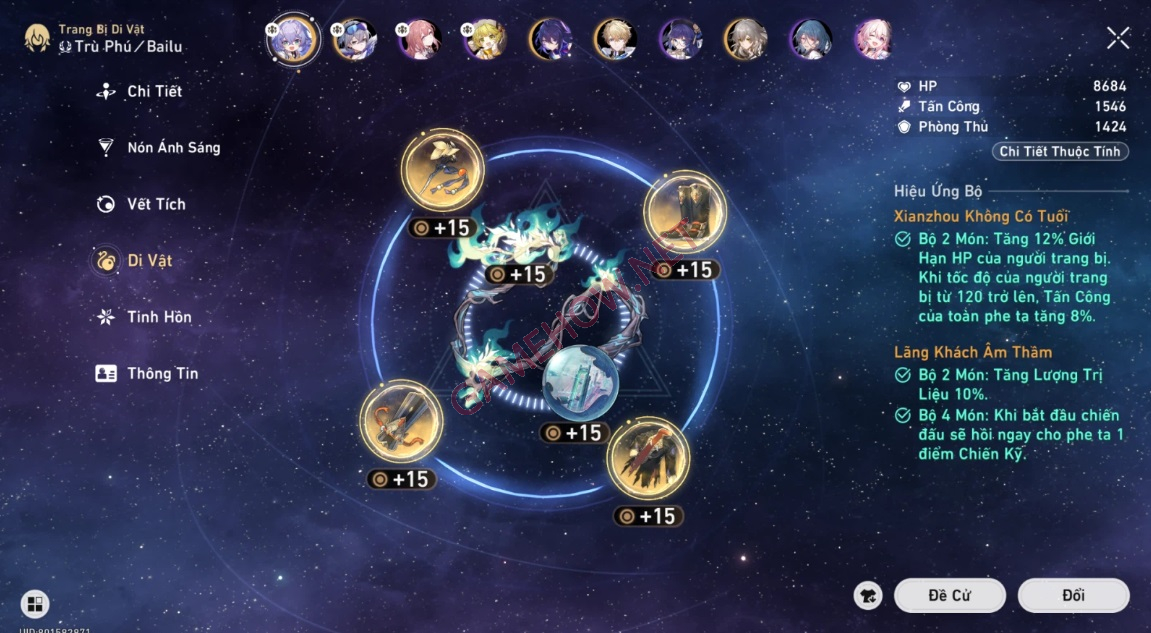This screenshot has width=1151, height=633.
Task: Select the Di Vật relics tab
Action: pyautogui.click(x=149, y=261)
